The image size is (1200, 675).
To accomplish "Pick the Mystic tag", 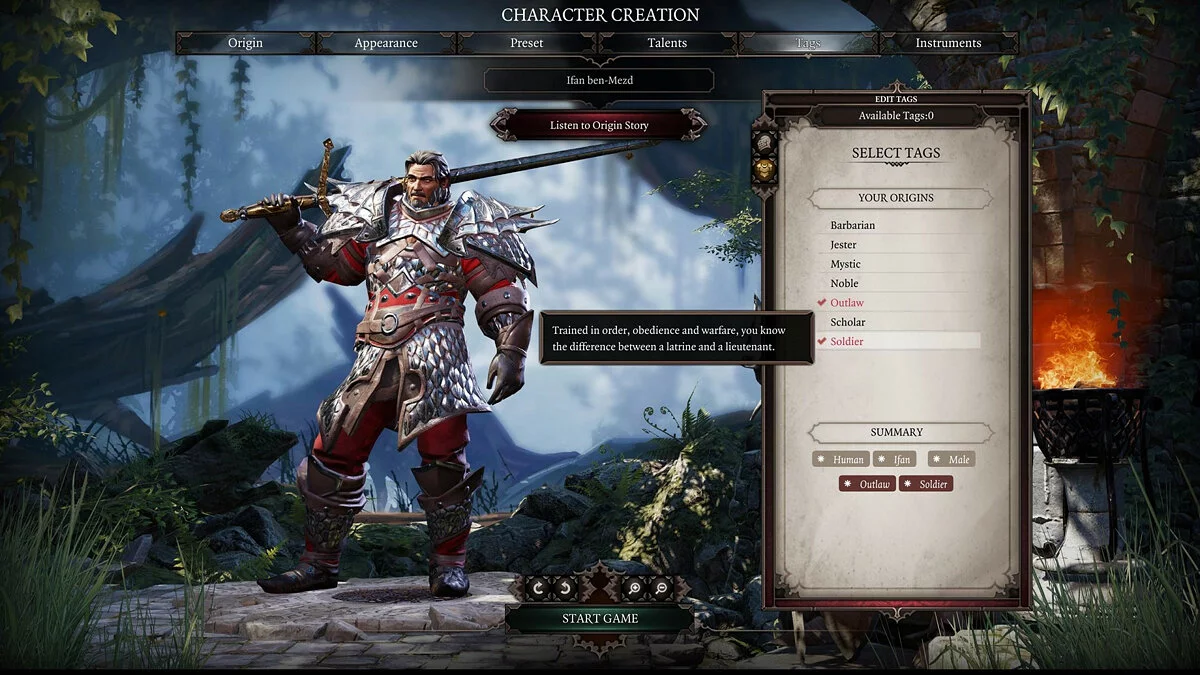I will click(845, 264).
